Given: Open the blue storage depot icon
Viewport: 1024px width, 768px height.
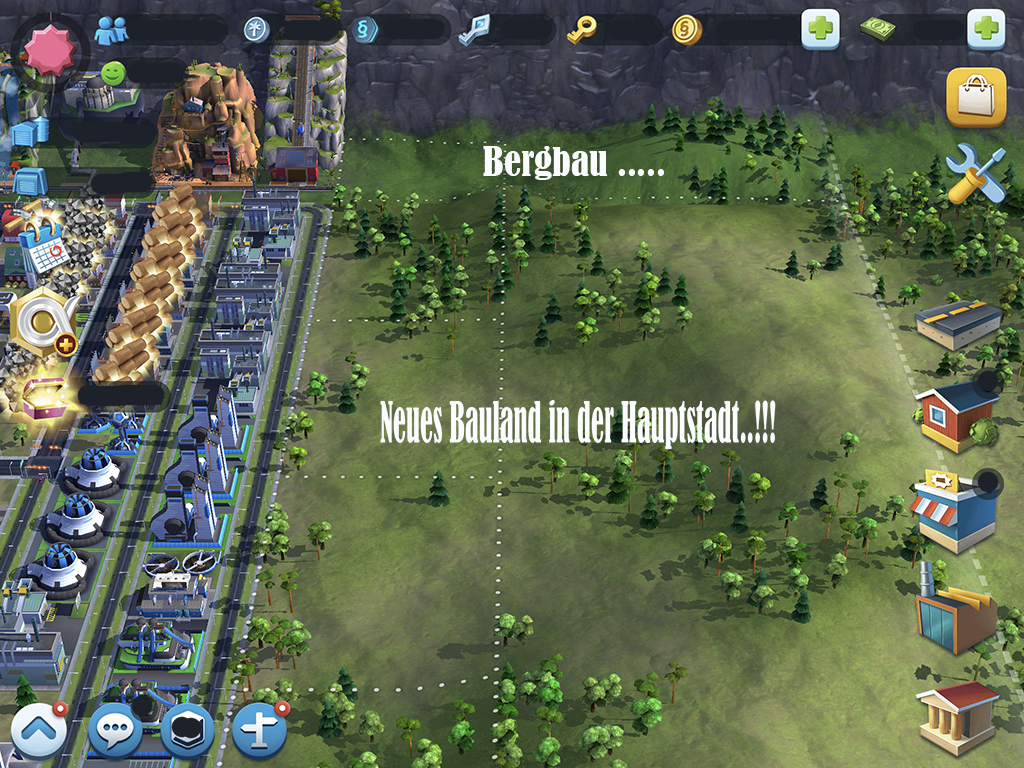Looking at the screenshot, I should click(30, 180).
